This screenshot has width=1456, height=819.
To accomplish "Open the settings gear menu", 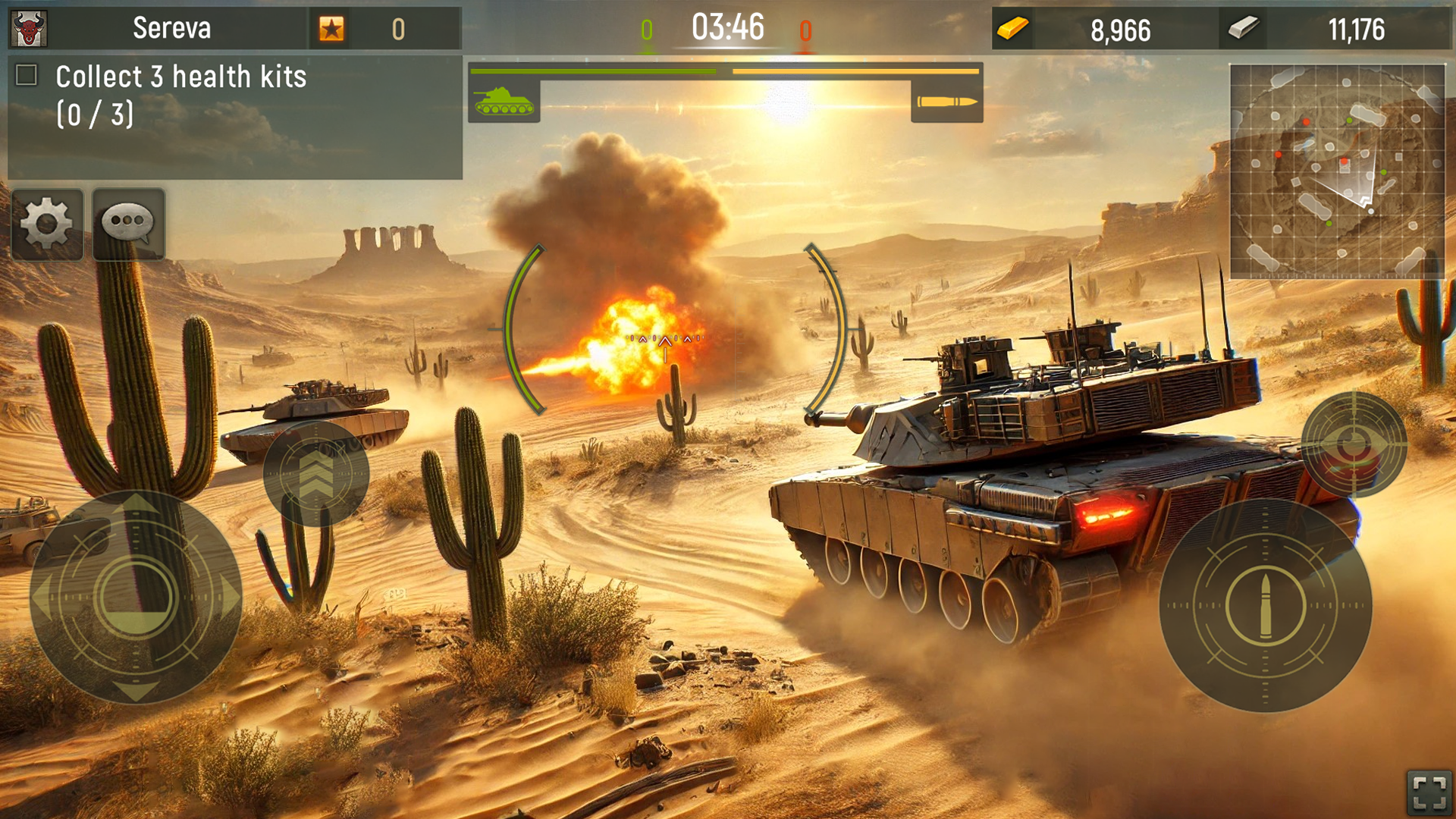I will pos(47,224).
